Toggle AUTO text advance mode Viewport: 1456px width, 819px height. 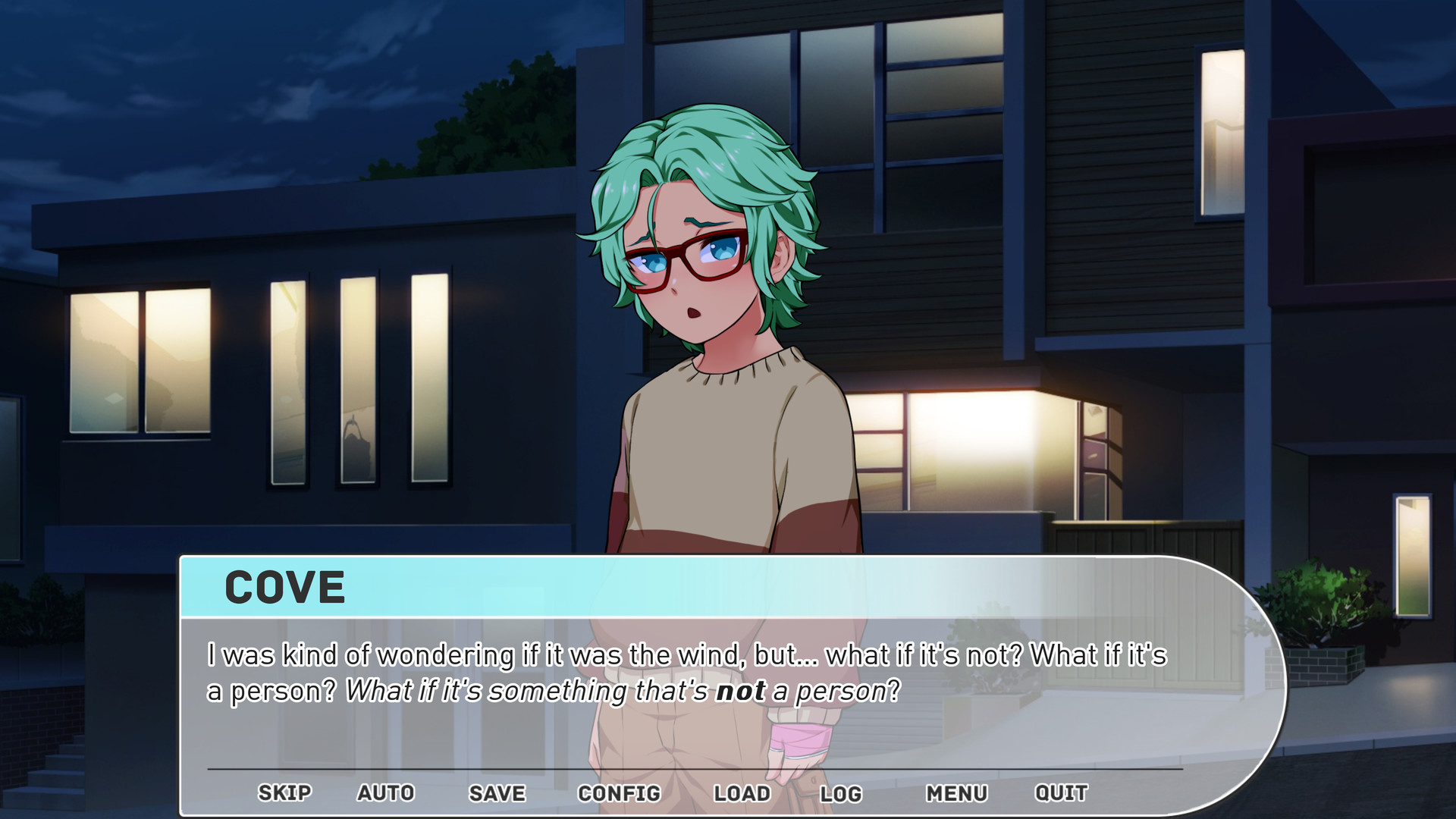point(385,793)
